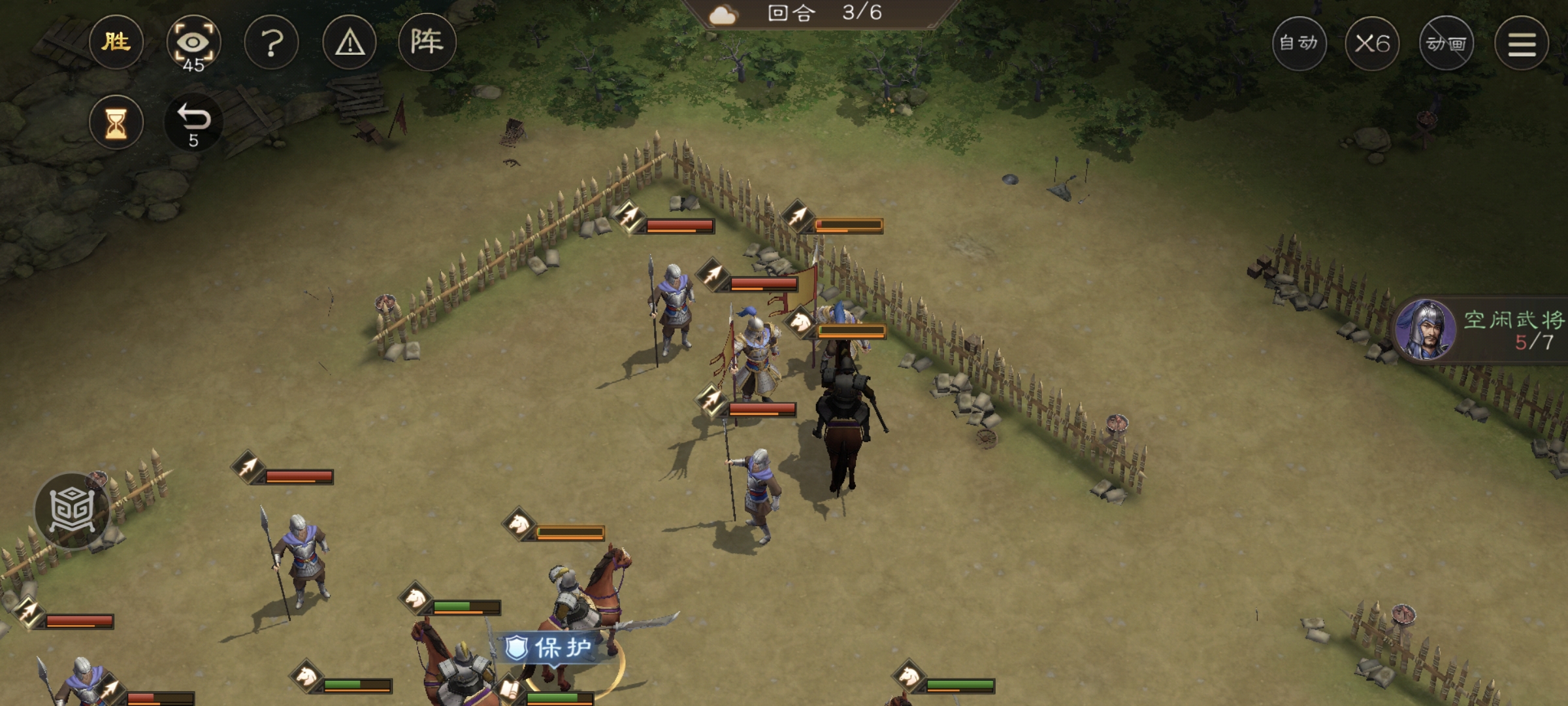Use the undo move arrow button
Viewport: 1568px width, 706px height.
tap(193, 123)
